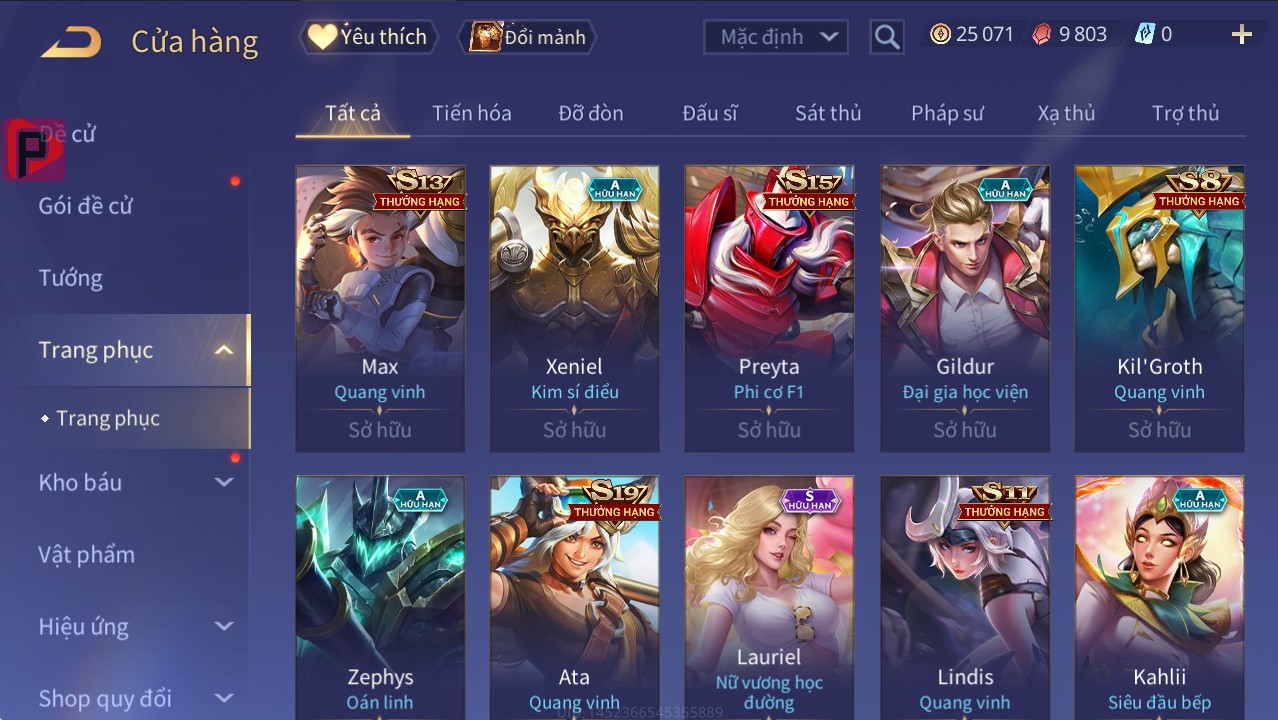Switch to the Đỡ đòn tab
This screenshot has height=720, width=1278.
(x=590, y=113)
